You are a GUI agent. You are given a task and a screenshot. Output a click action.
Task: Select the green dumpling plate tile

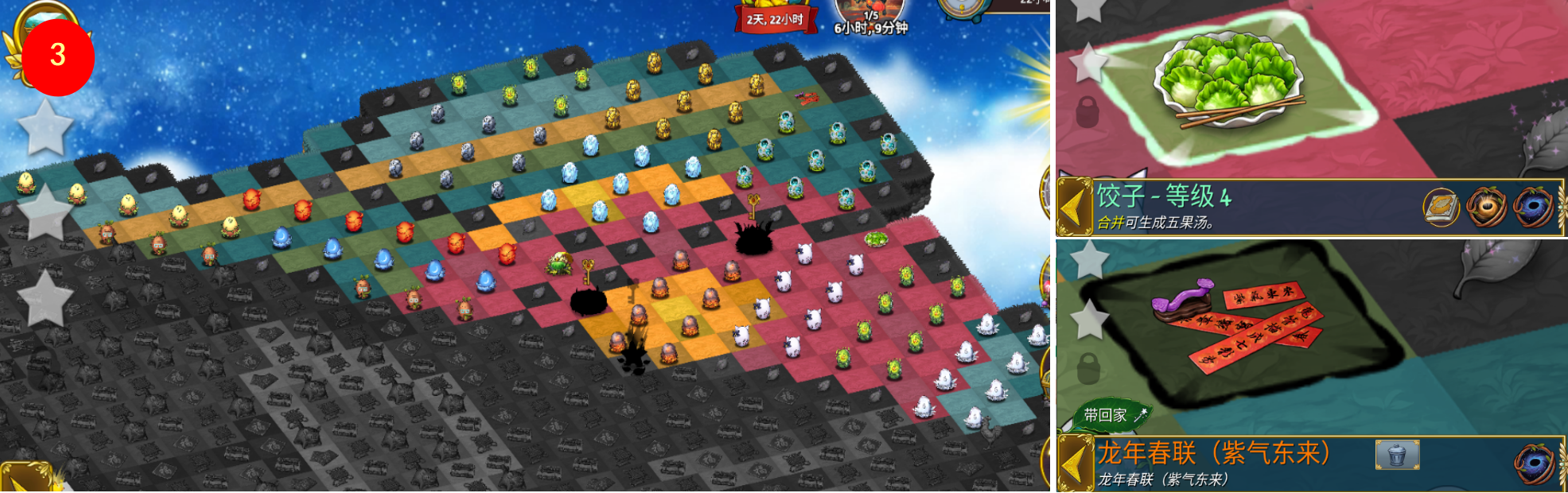coord(1228,80)
